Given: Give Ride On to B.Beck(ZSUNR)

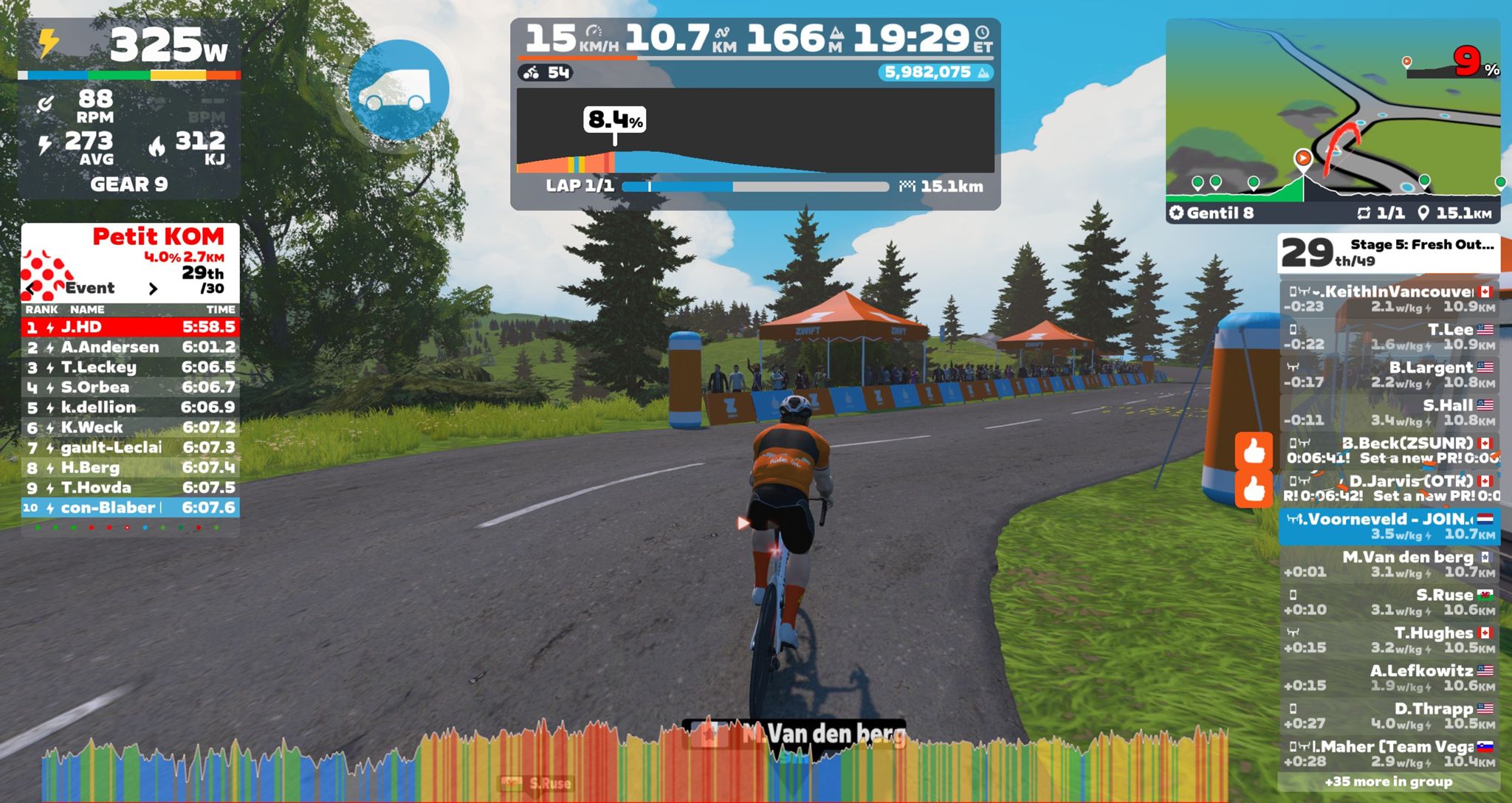Looking at the screenshot, I should point(1254,451).
